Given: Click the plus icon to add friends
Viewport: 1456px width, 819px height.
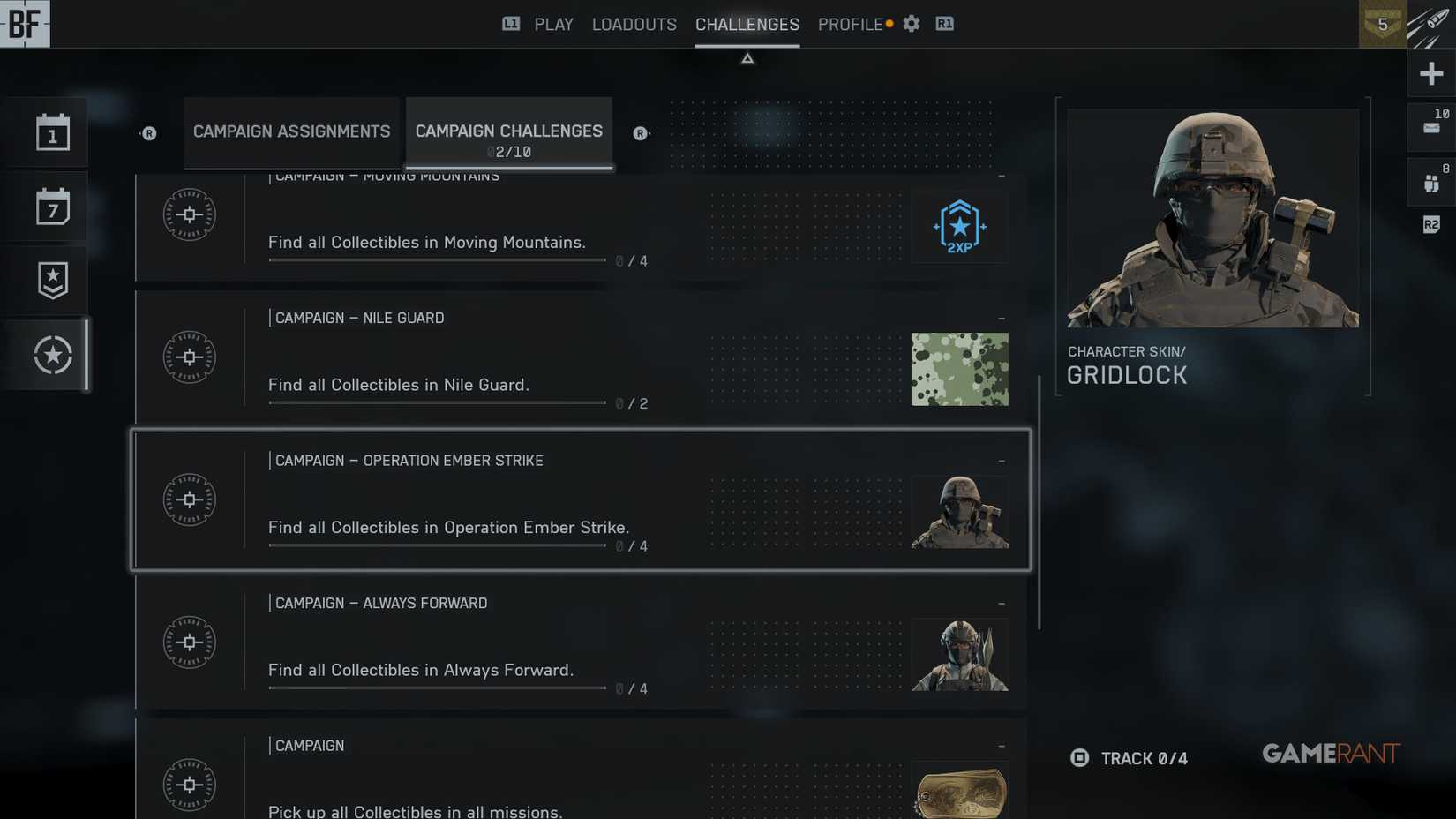Looking at the screenshot, I should tap(1431, 73).
